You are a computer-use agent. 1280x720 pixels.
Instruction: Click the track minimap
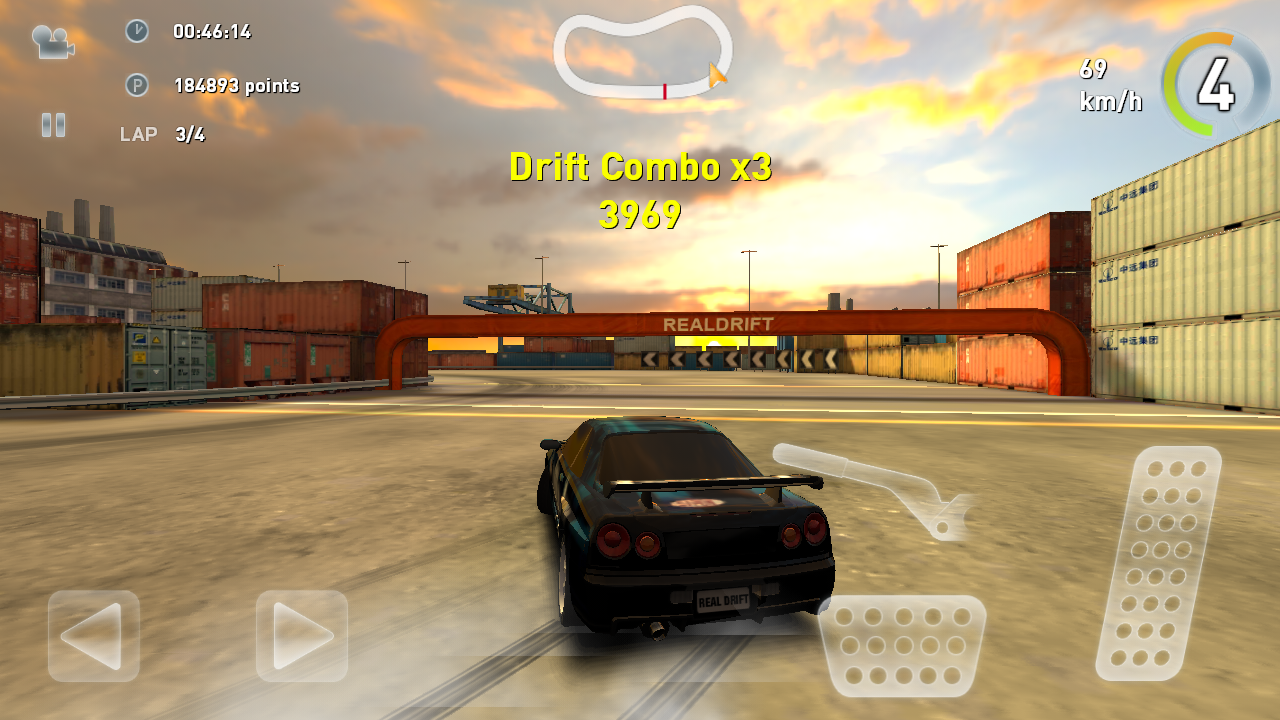[x=642, y=54]
